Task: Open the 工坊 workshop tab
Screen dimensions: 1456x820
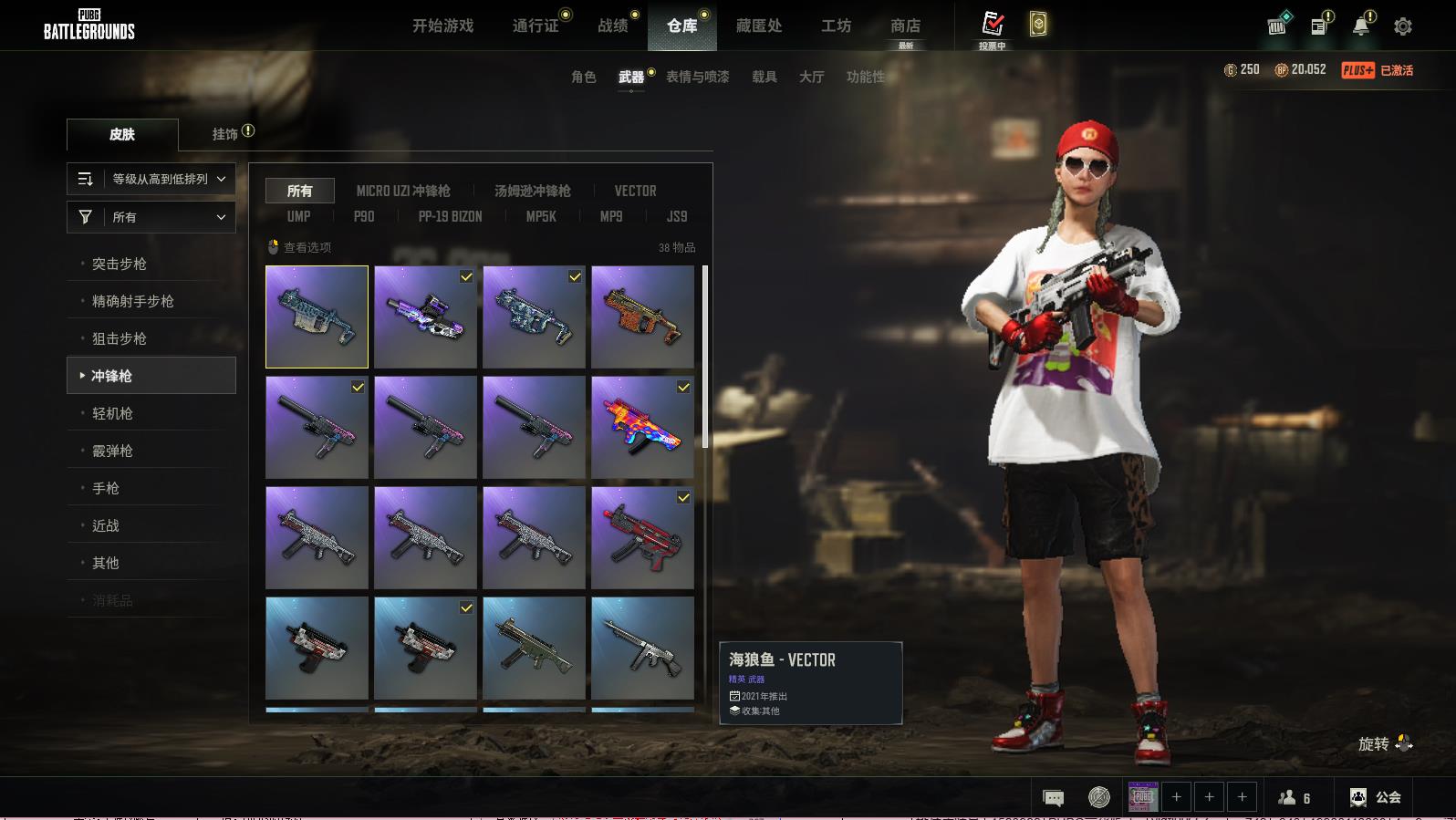Action: (836, 26)
